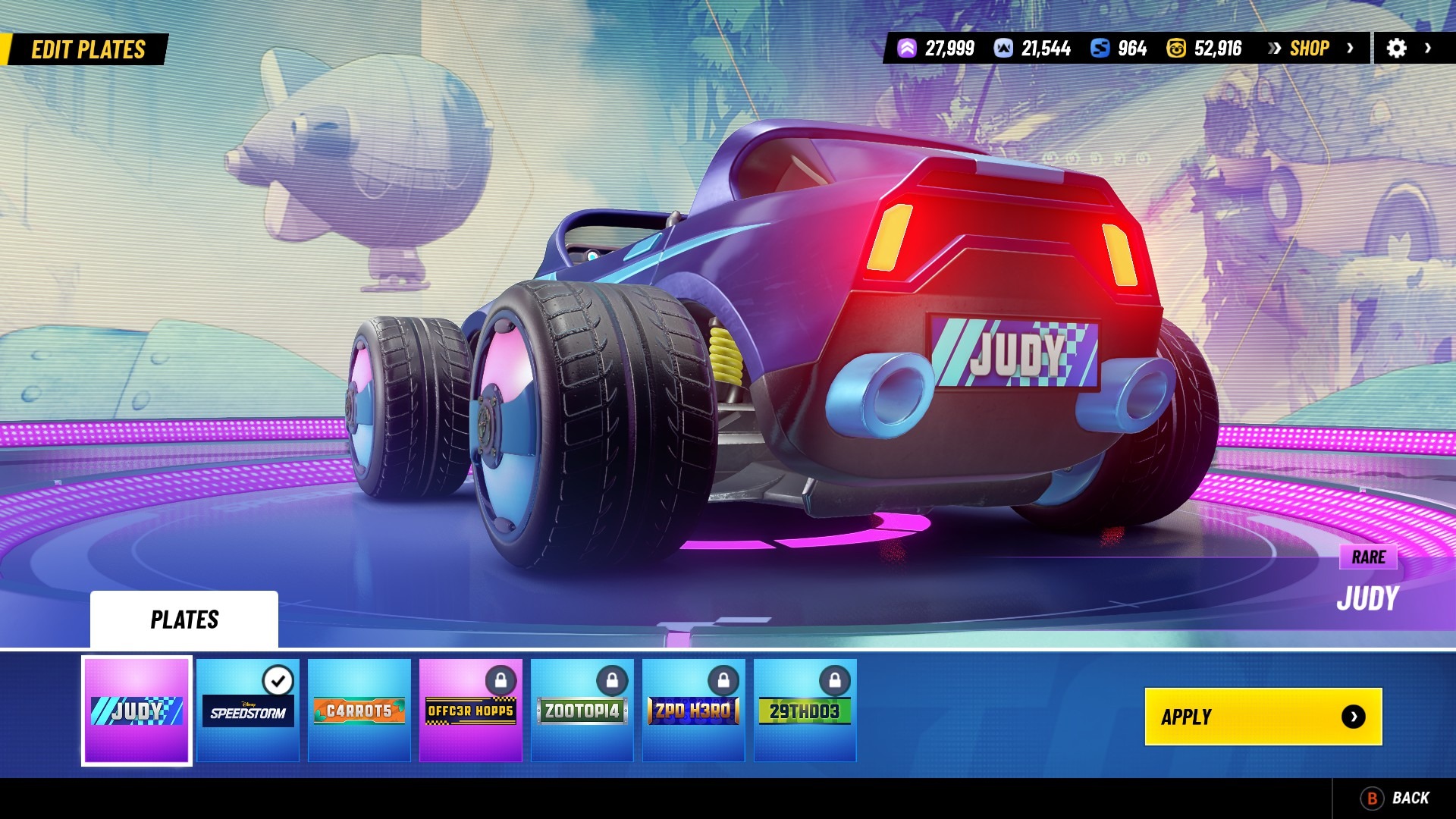
Task: Select the JUDY plate tile
Action: (x=136, y=711)
